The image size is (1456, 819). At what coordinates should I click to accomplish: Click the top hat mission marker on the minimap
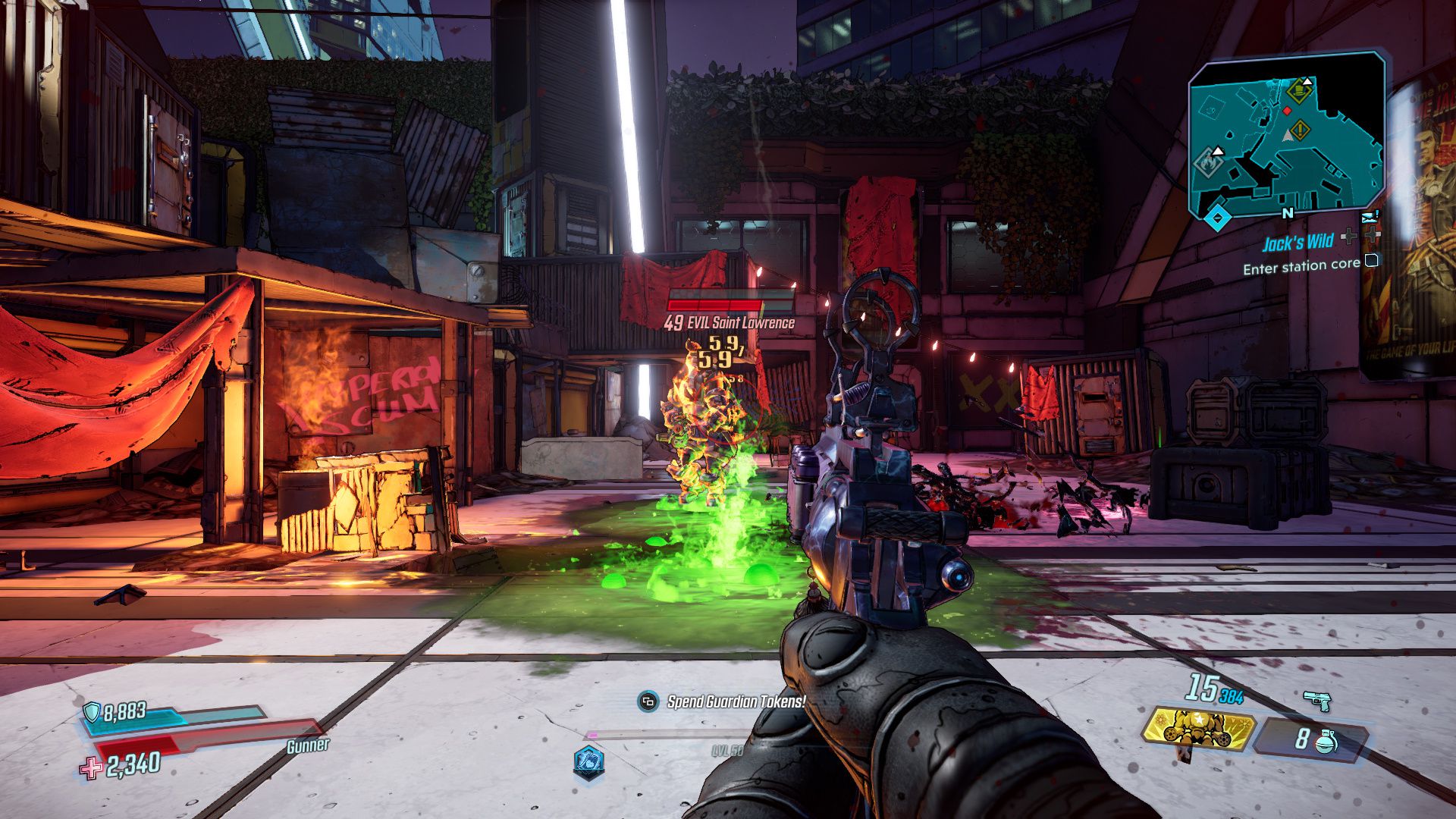(x=1300, y=91)
